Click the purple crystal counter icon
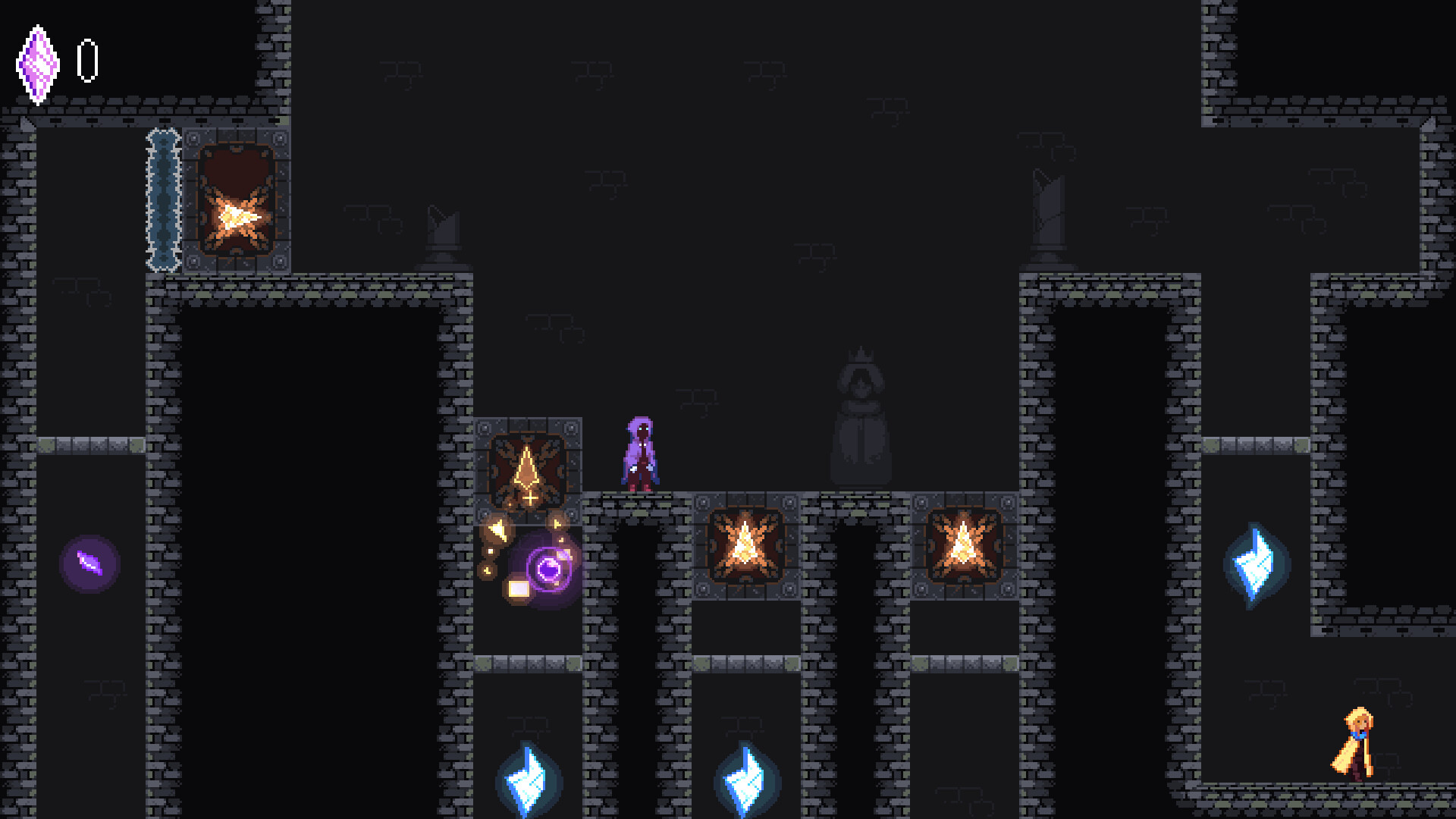This screenshot has width=1456, height=819. tap(39, 64)
